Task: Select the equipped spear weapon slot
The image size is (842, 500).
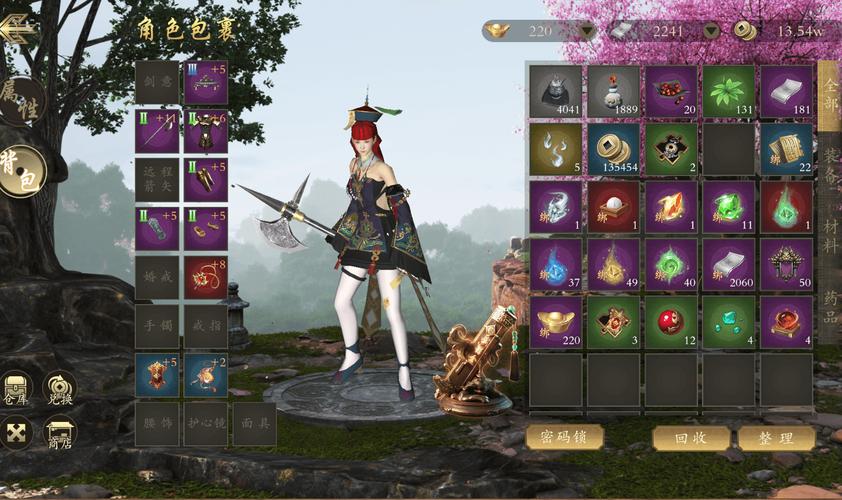Action: [x=157, y=131]
